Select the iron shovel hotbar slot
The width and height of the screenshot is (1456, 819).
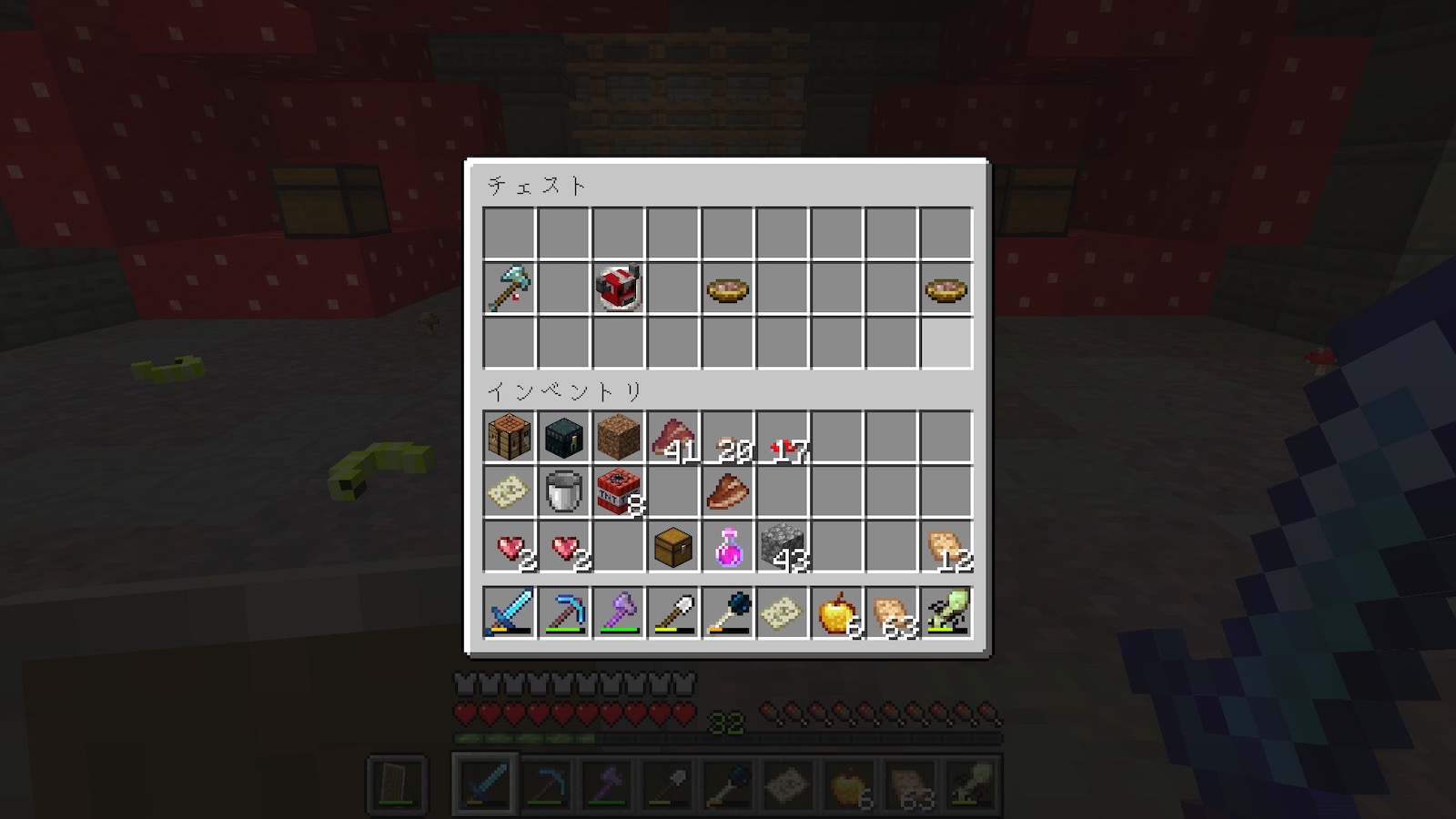point(672,612)
